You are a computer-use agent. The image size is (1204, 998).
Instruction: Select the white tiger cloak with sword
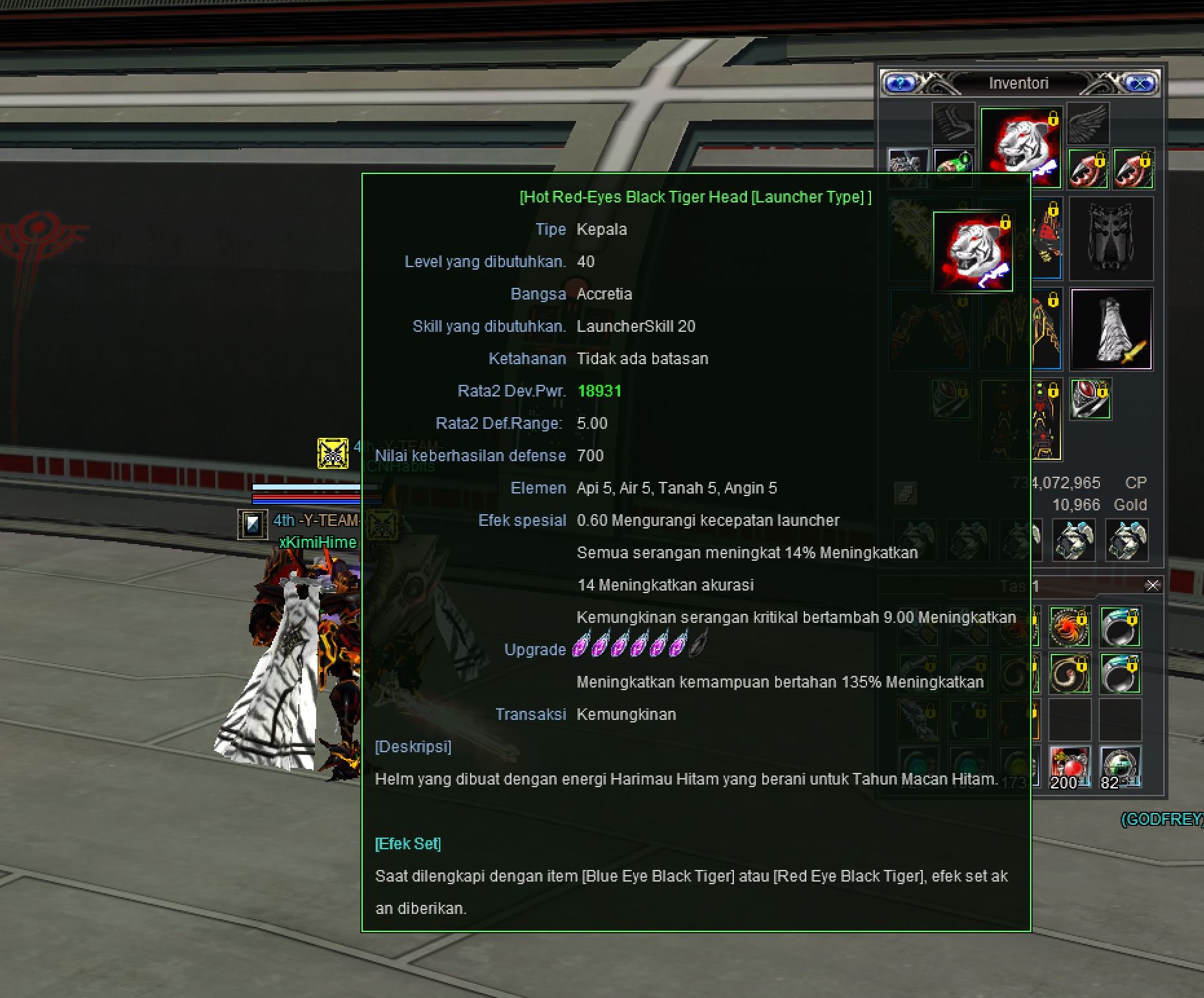click(1111, 329)
